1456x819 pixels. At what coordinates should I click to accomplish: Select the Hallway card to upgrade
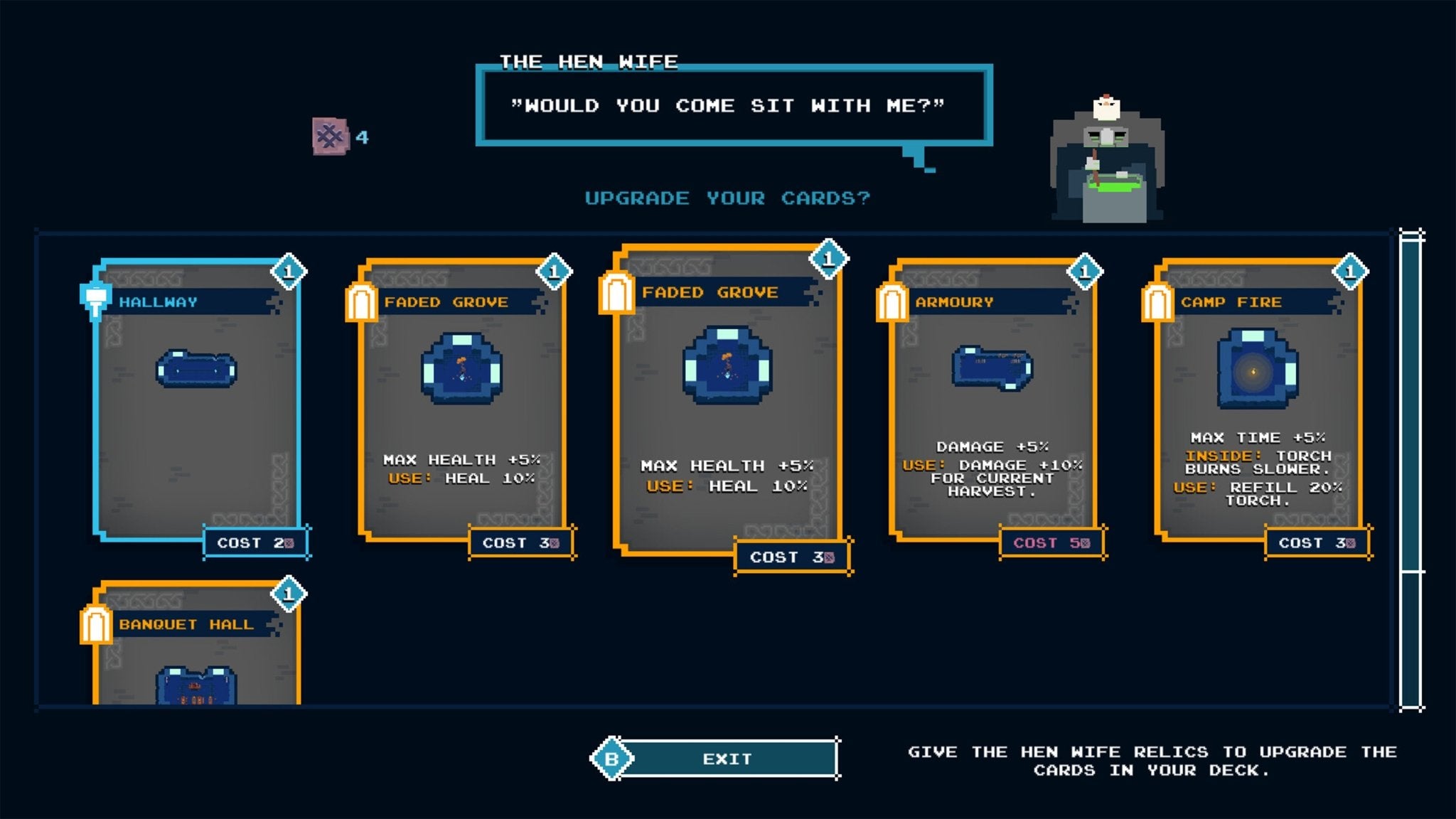(196, 402)
